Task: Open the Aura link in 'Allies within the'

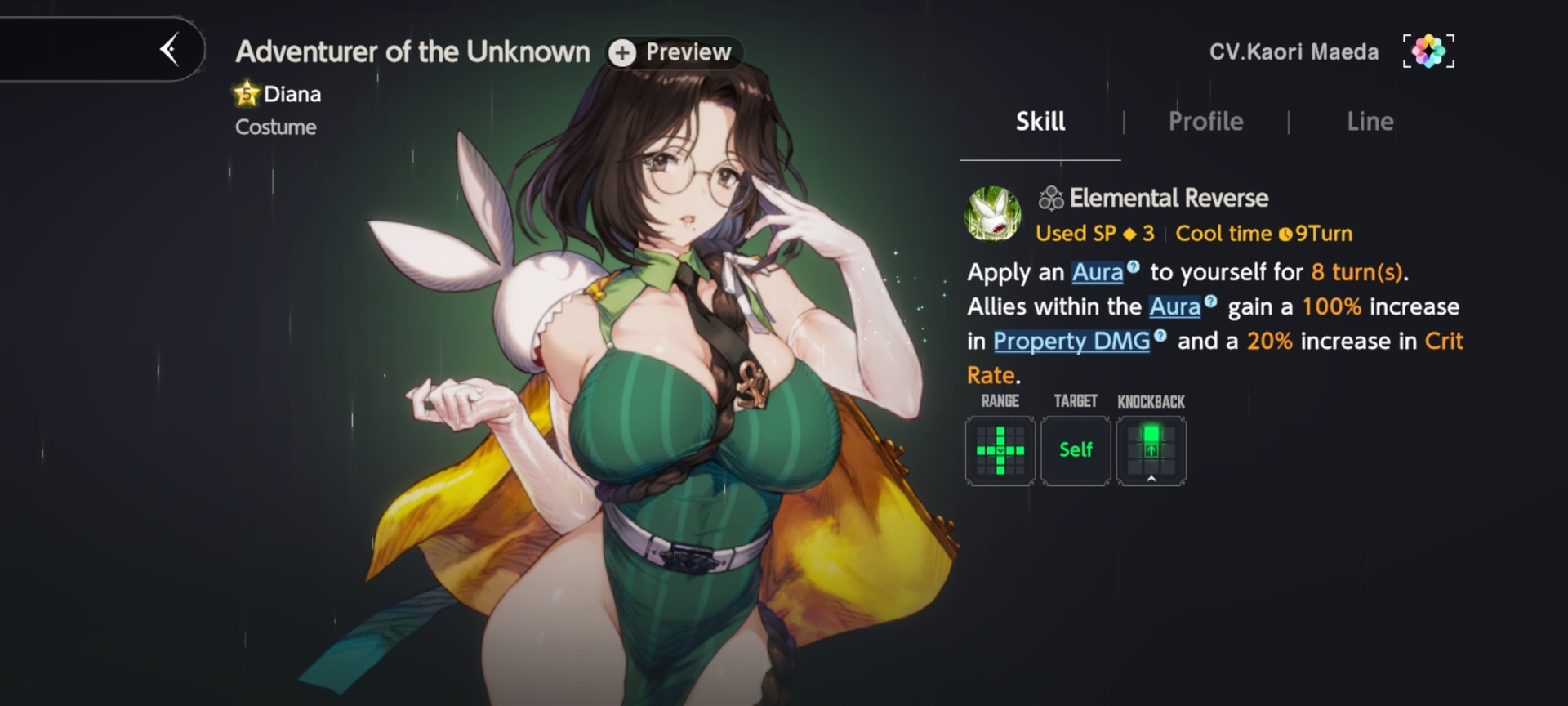Action: (1174, 306)
